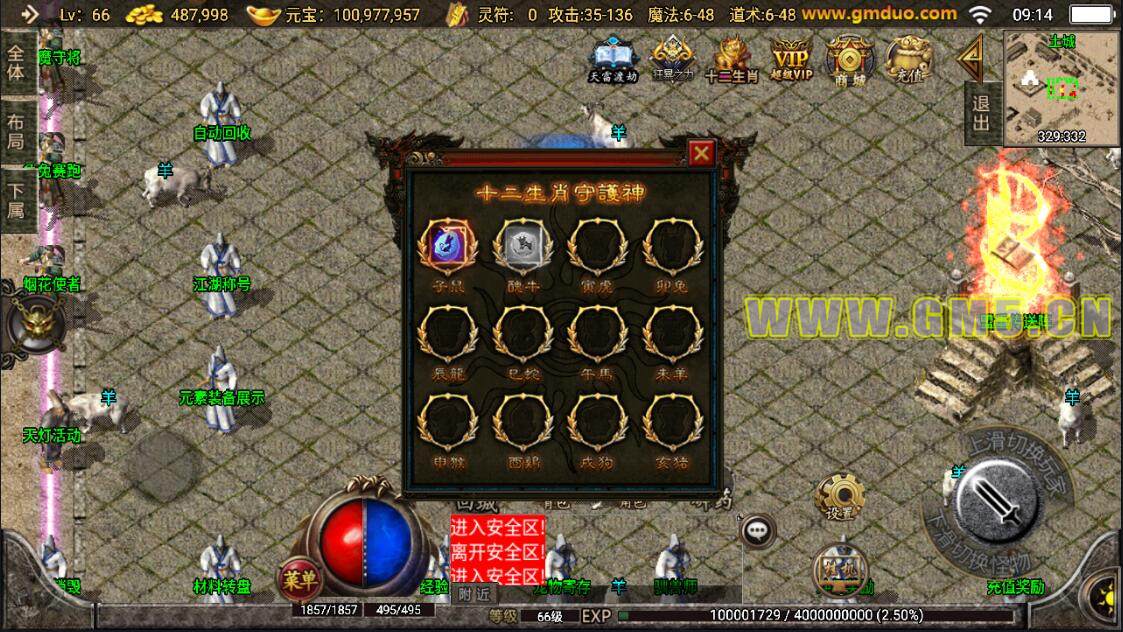
Task: Open the 设置 gear settings
Action: pyautogui.click(x=839, y=496)
